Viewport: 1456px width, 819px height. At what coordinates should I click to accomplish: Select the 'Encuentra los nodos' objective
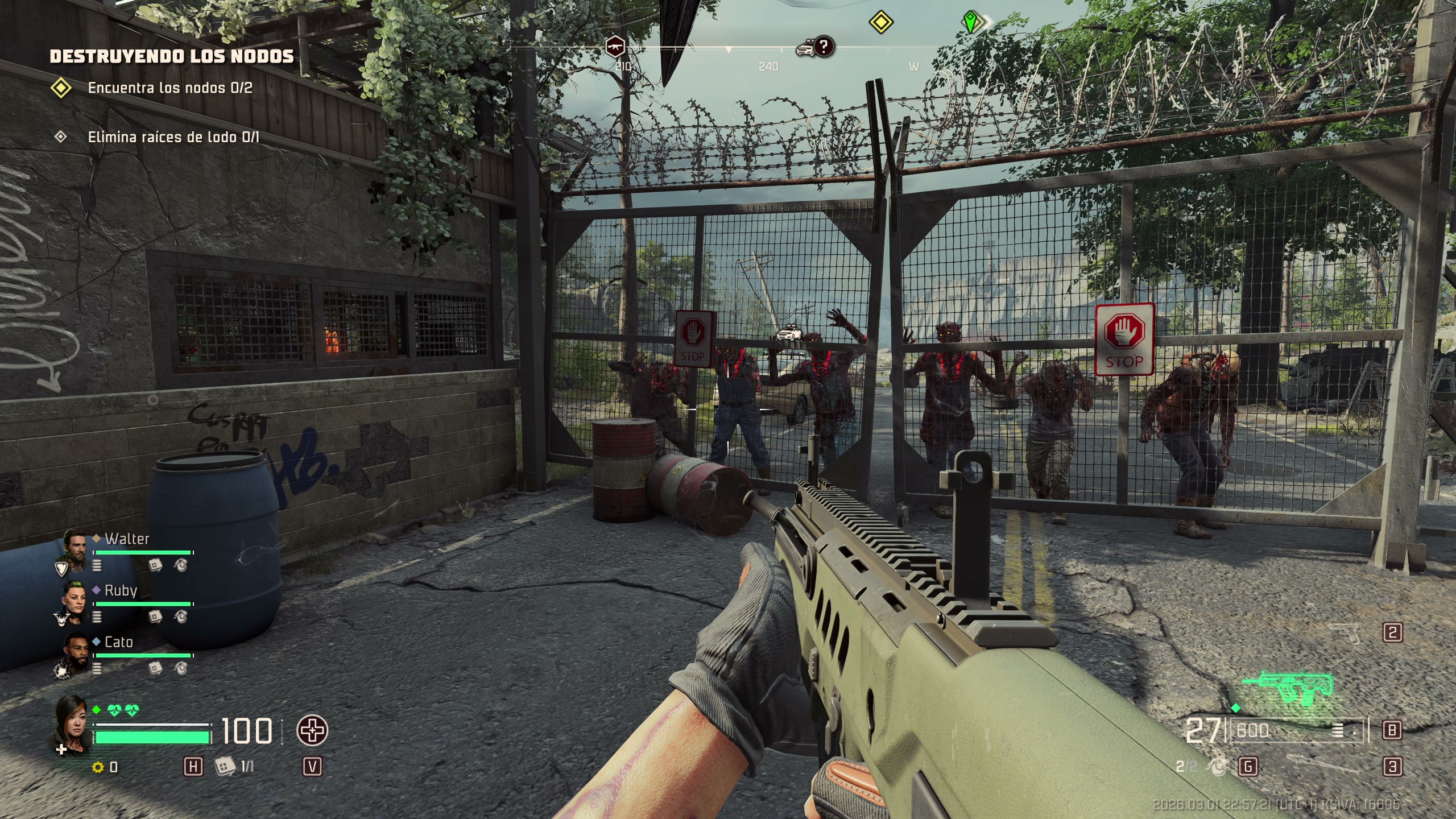(x=169, y=88)
